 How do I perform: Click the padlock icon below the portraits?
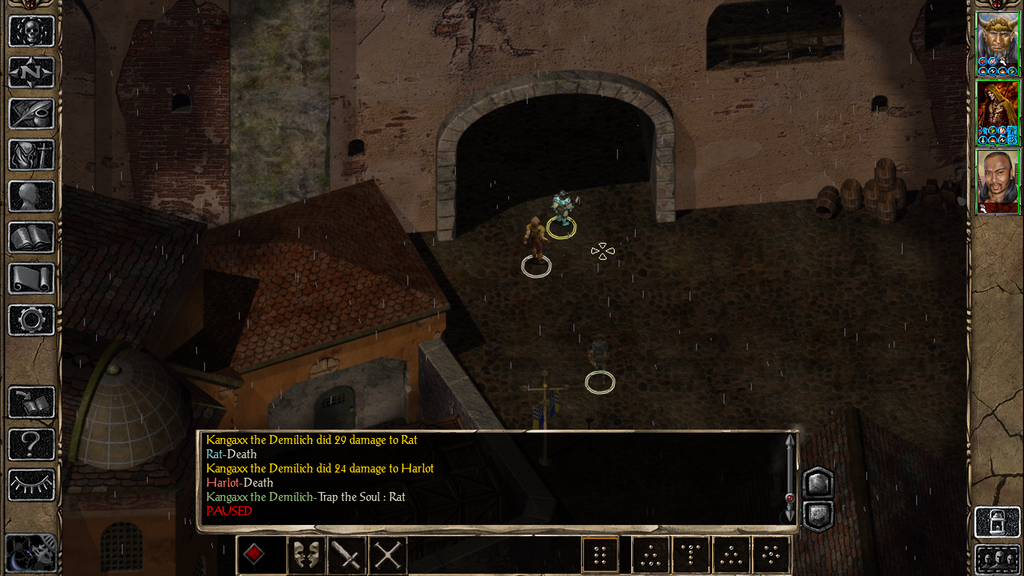[997, 522]
